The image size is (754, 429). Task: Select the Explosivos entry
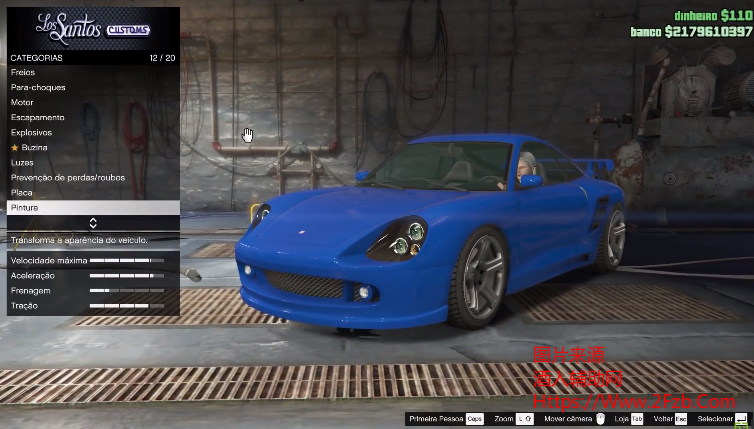[x=92, y=132]
